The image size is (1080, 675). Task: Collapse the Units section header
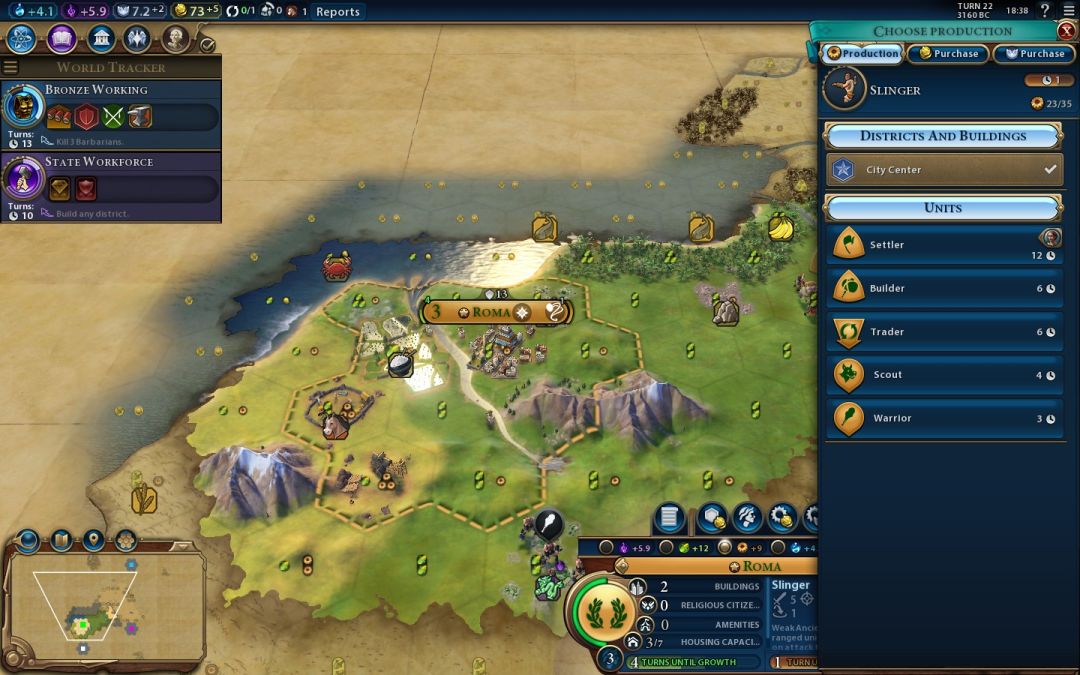pos(942,208)
